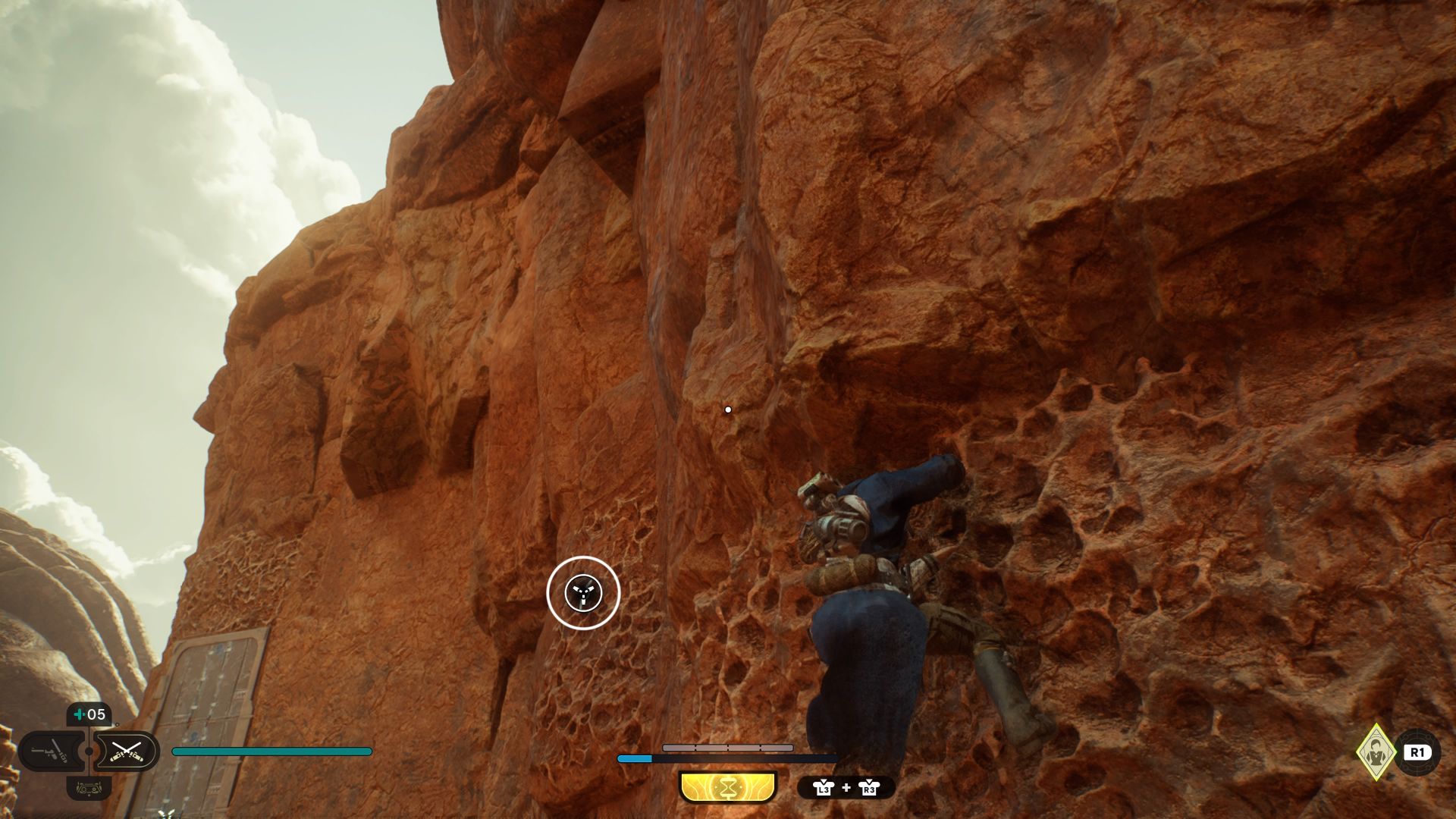Activate the golden hourglass Force Slow icon
The image size is (1456, 819).
727,787
